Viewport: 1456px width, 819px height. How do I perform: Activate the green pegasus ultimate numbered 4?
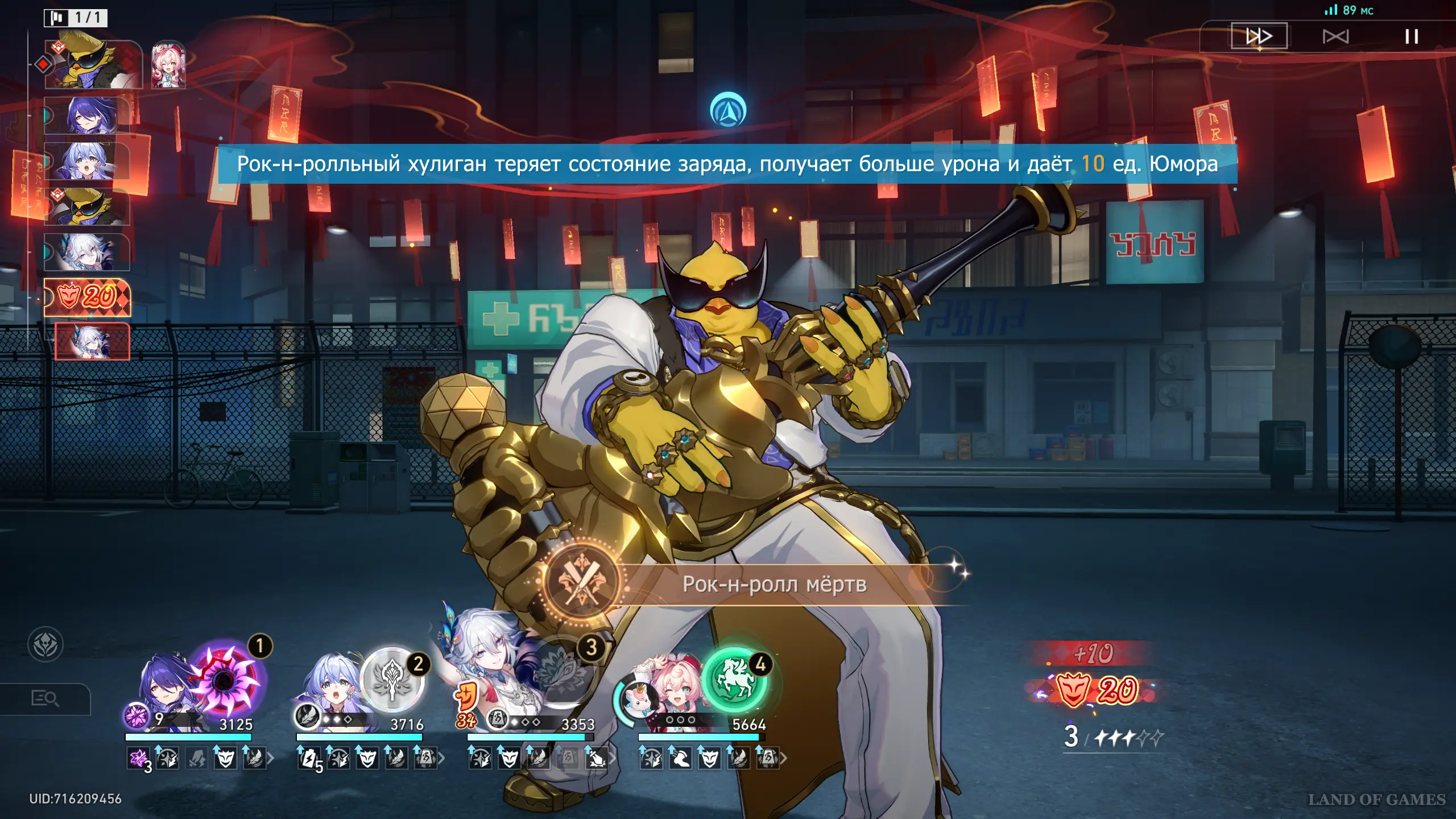pyautogui.click(x=734, y=680)
